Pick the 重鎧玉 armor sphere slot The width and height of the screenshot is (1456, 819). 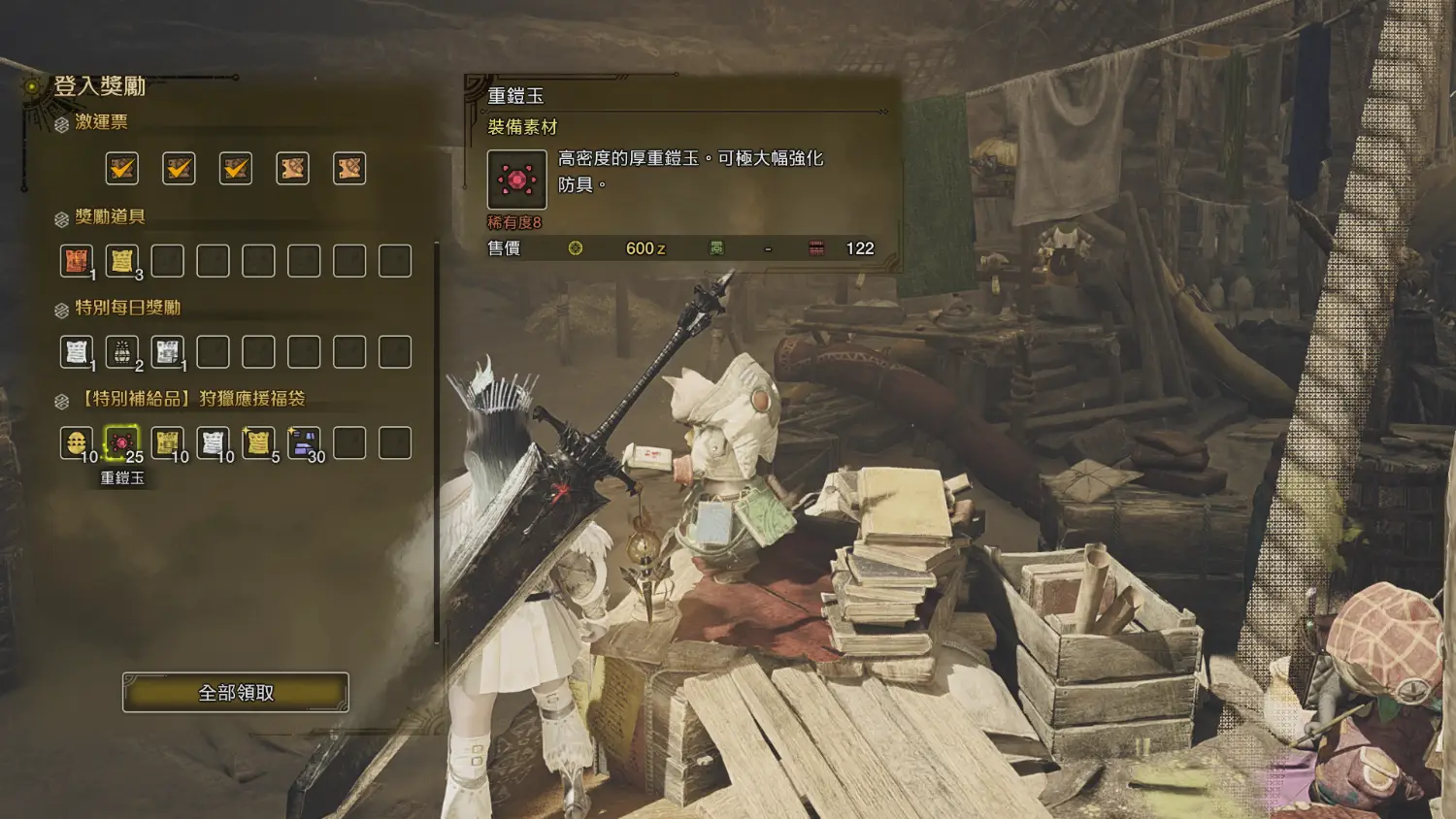pyautogui.click(x=122, y=442)
